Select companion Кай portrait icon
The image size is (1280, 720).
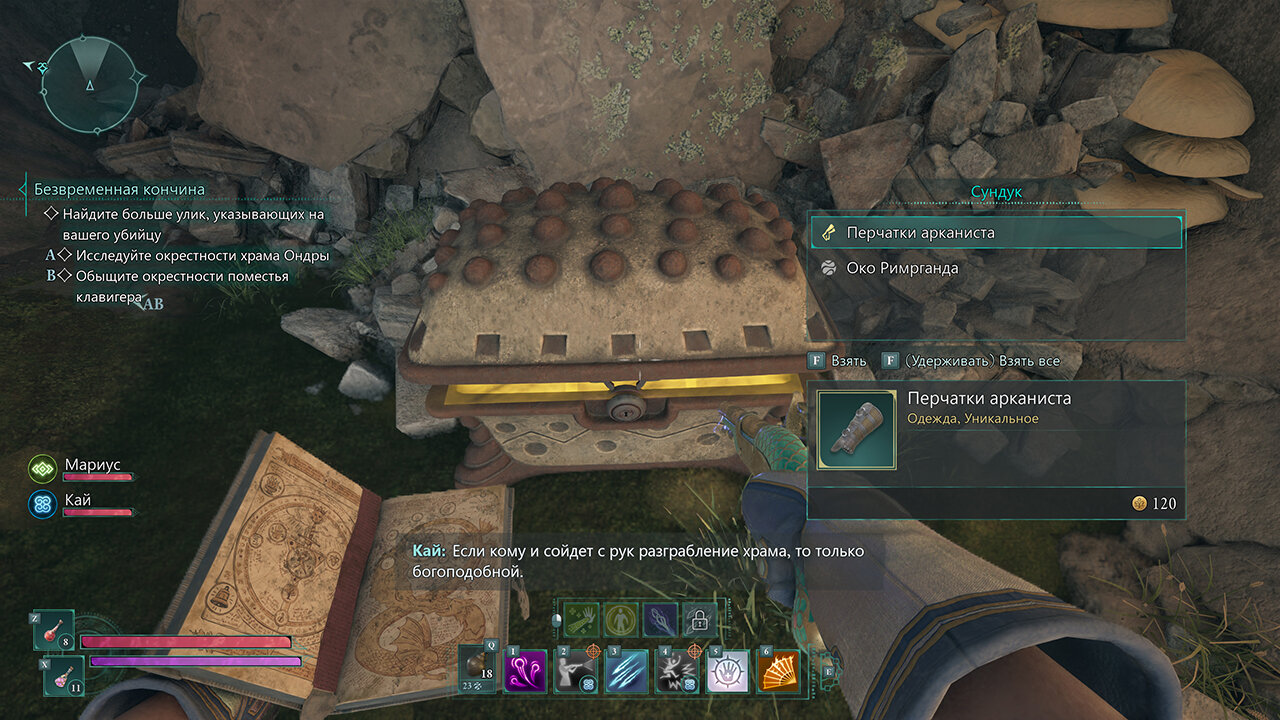[x=43, y=501]
